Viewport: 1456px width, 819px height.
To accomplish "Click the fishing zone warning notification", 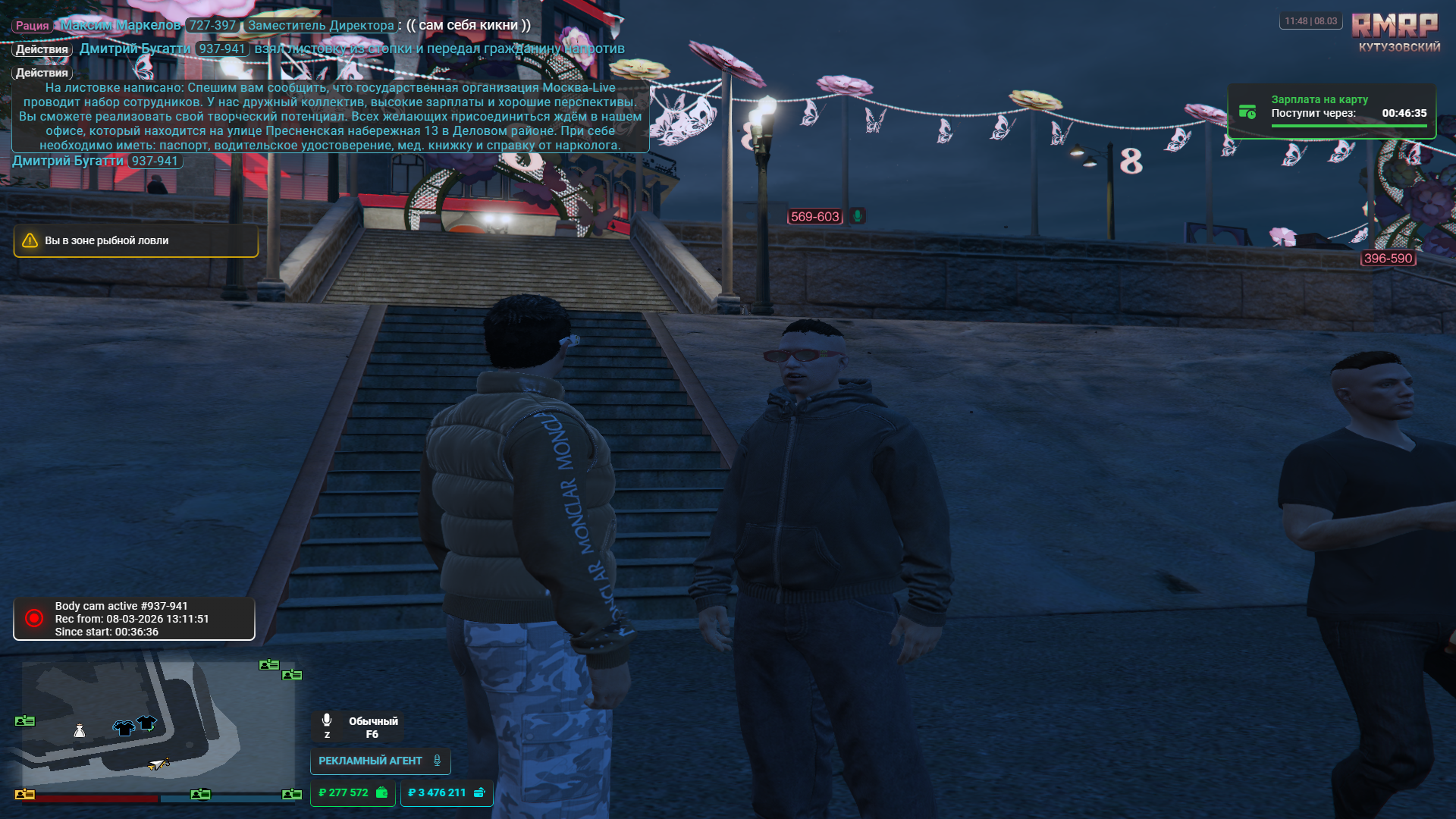I will pos(136,240).
